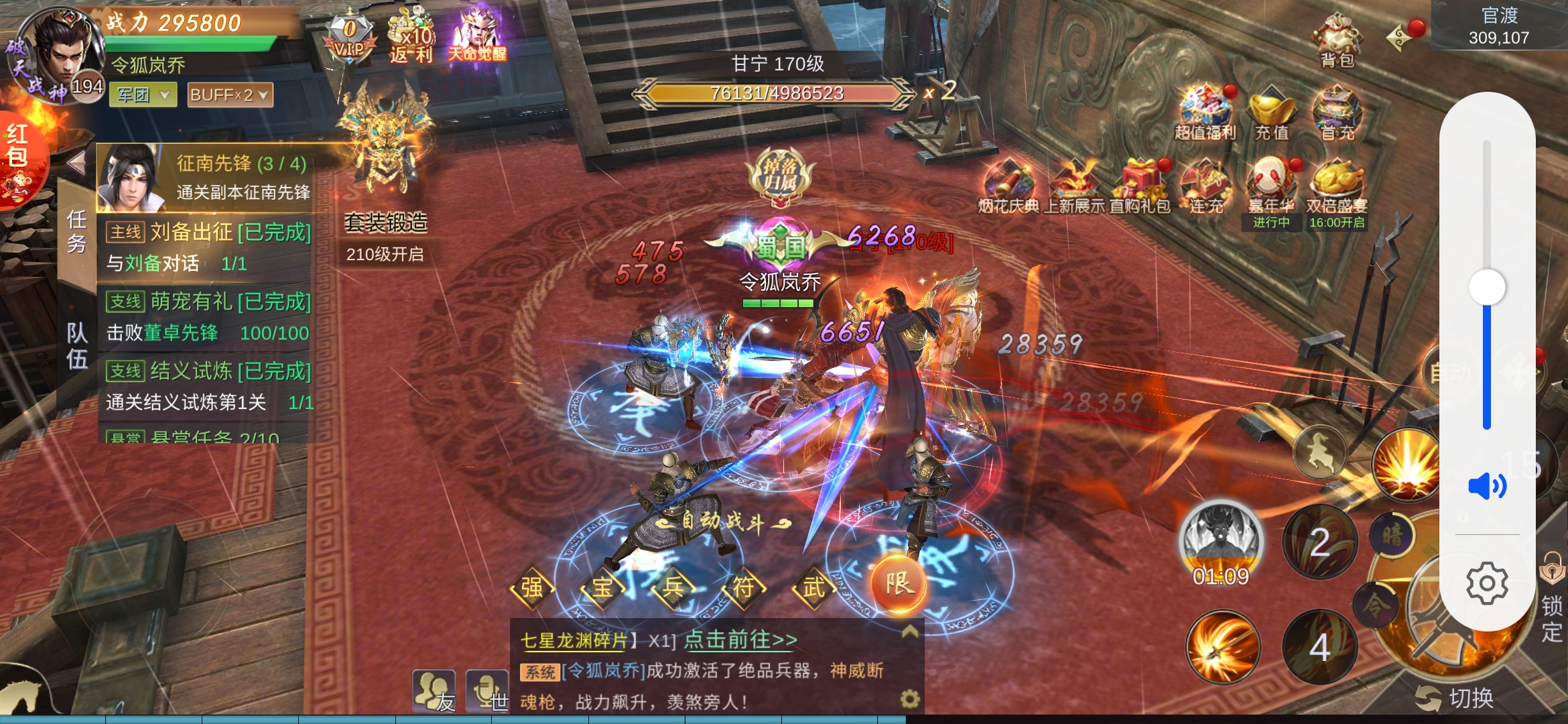This screenshot has width=1568, height=724.
Task: Open the 直购礼包 gift pack icon
Action: click(1140, 188)
